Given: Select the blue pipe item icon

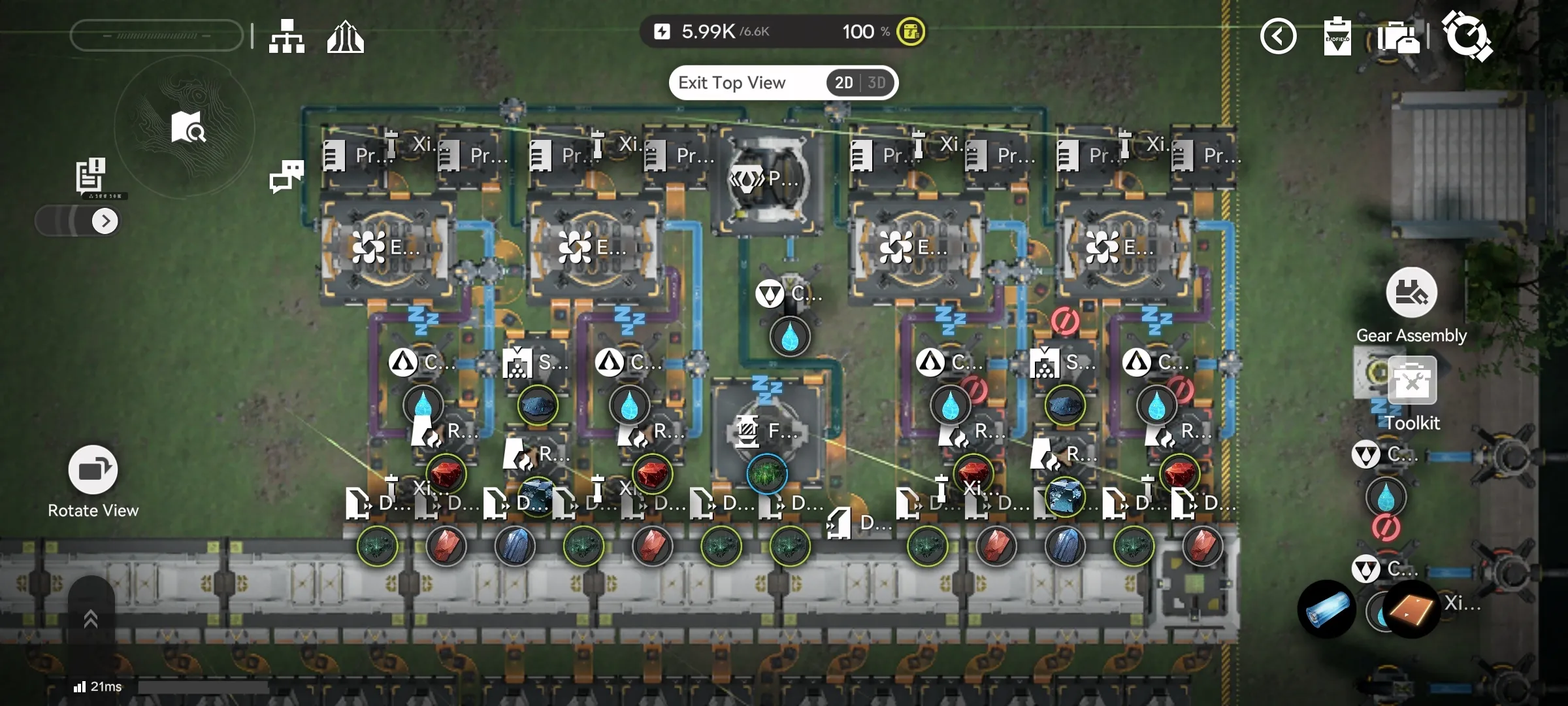Looking at the screenshot, I should [1327, 609].
